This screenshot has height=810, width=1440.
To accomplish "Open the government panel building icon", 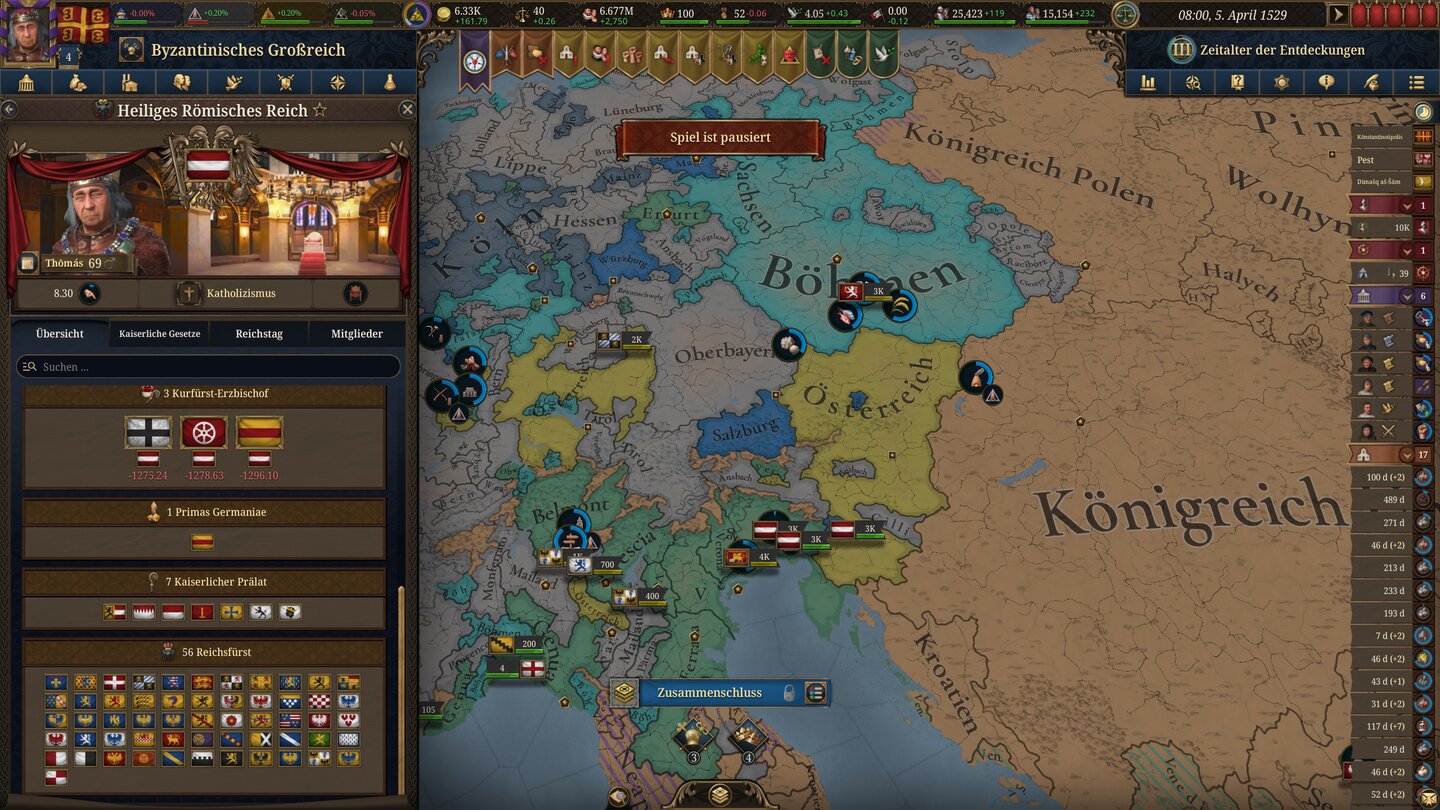I will (25, 82).
